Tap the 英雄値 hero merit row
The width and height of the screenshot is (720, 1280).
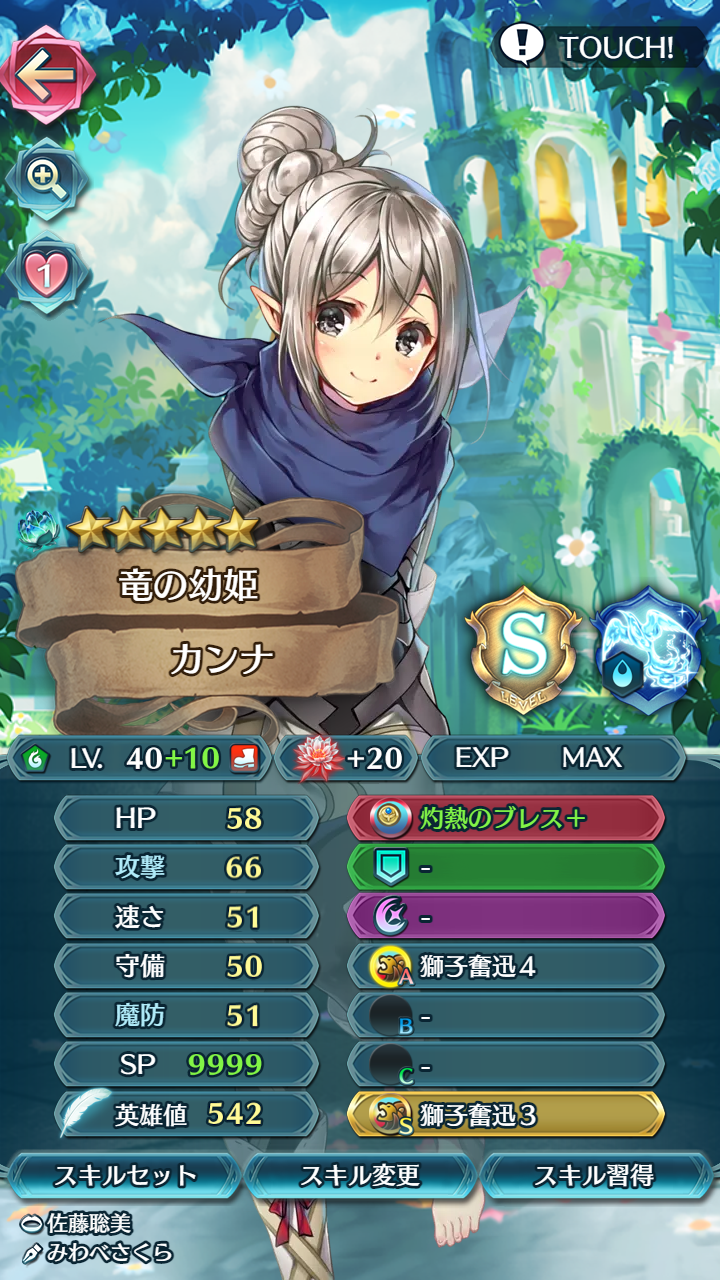(187, 1114)
